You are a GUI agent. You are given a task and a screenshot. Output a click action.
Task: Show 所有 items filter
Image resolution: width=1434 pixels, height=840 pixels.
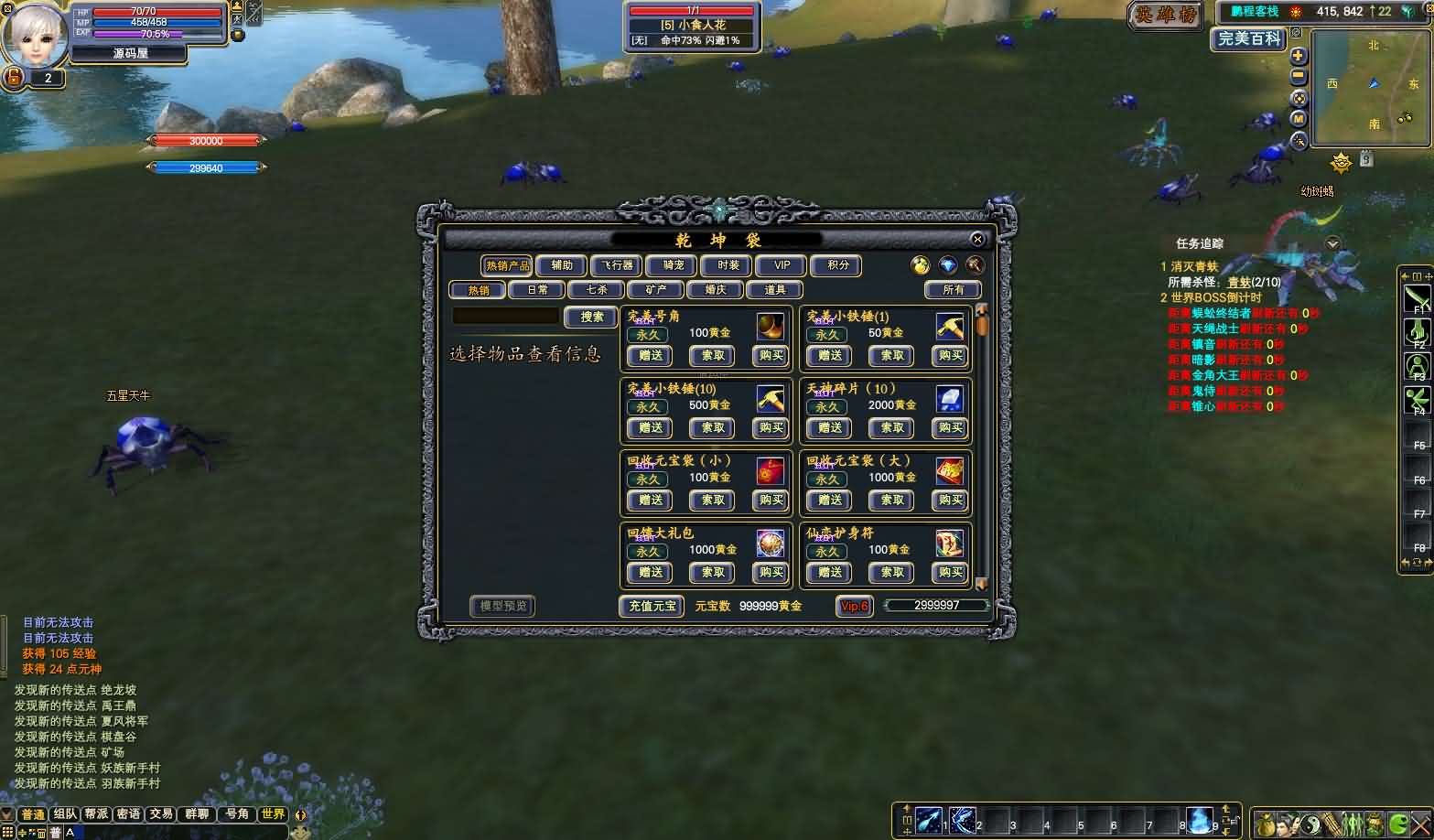953,290
